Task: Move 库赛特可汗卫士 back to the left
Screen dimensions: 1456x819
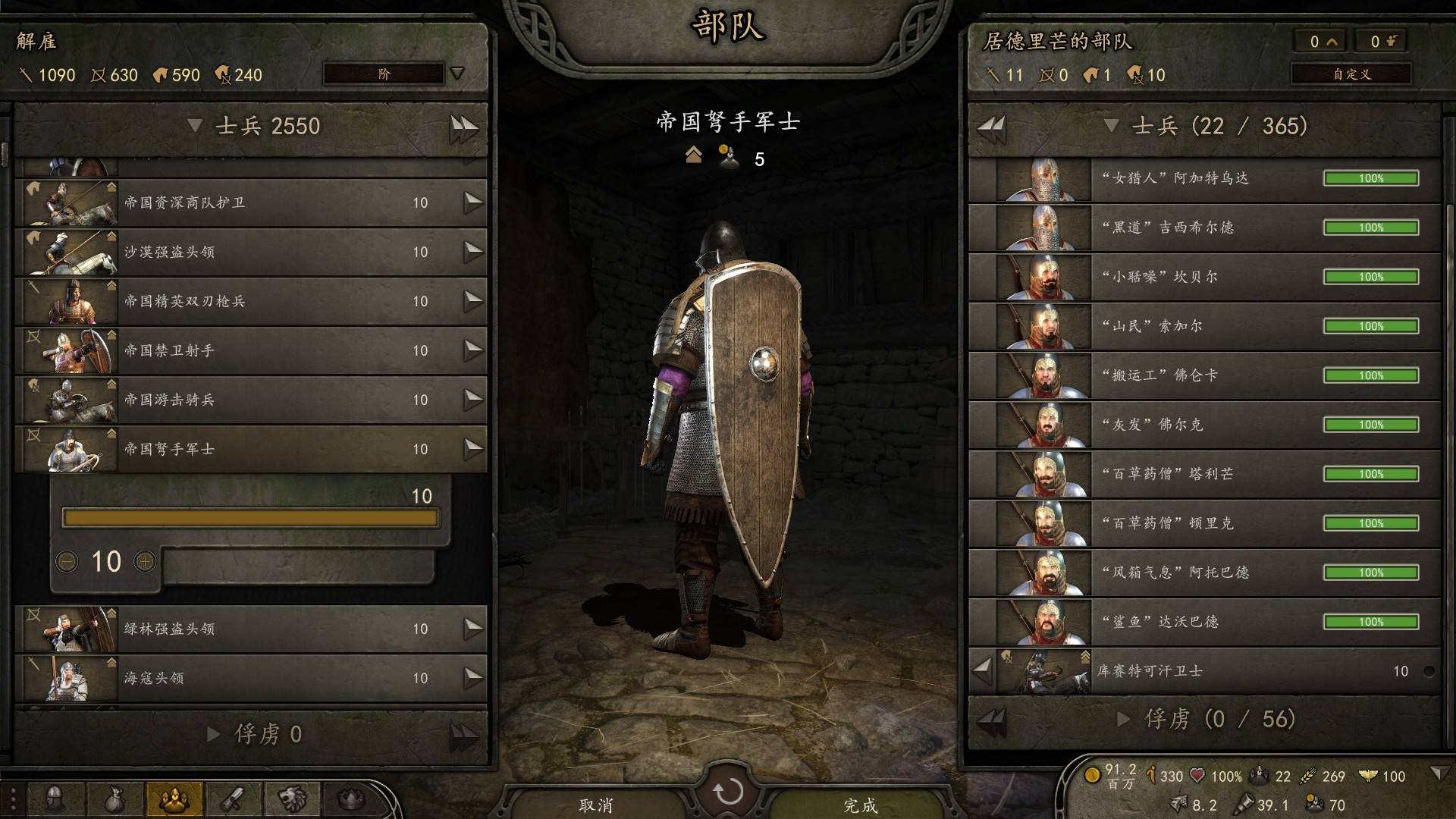Action: 982,670
